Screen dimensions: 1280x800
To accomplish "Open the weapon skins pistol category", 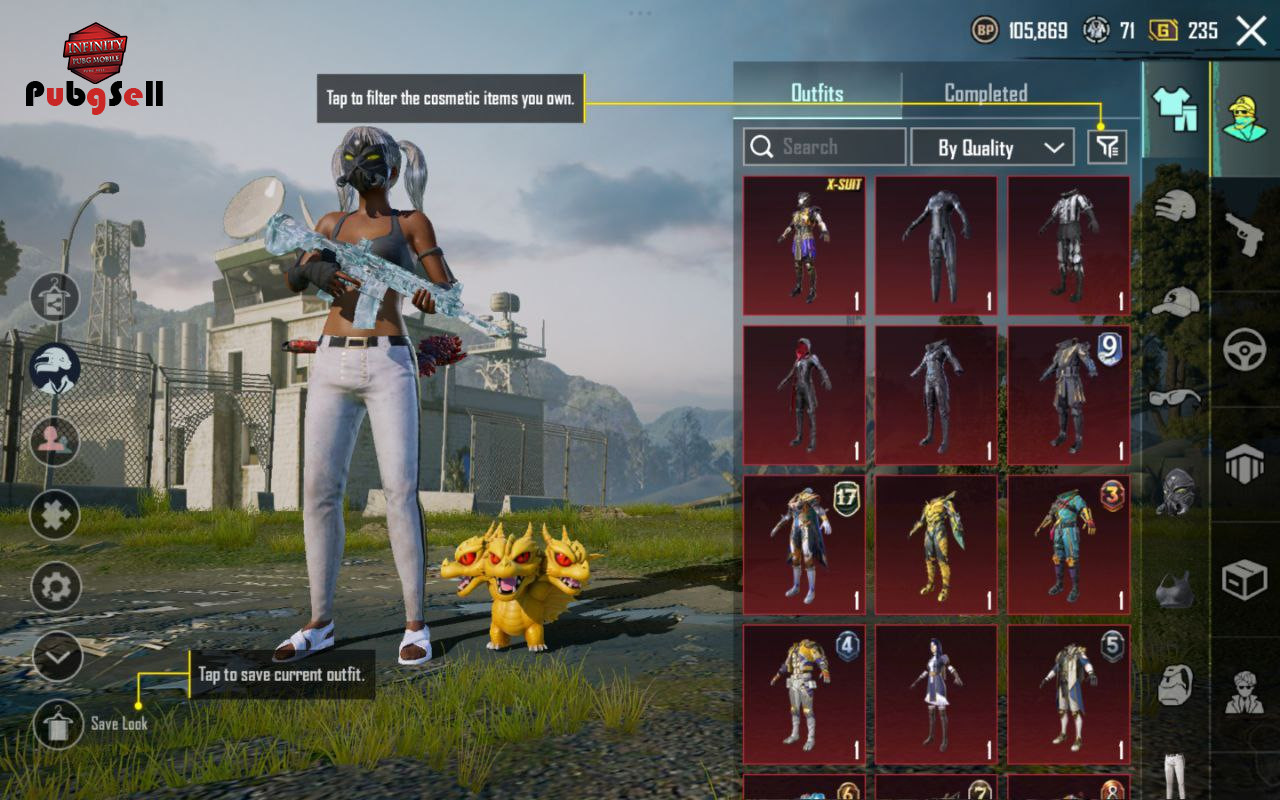I will [1245, 235].
